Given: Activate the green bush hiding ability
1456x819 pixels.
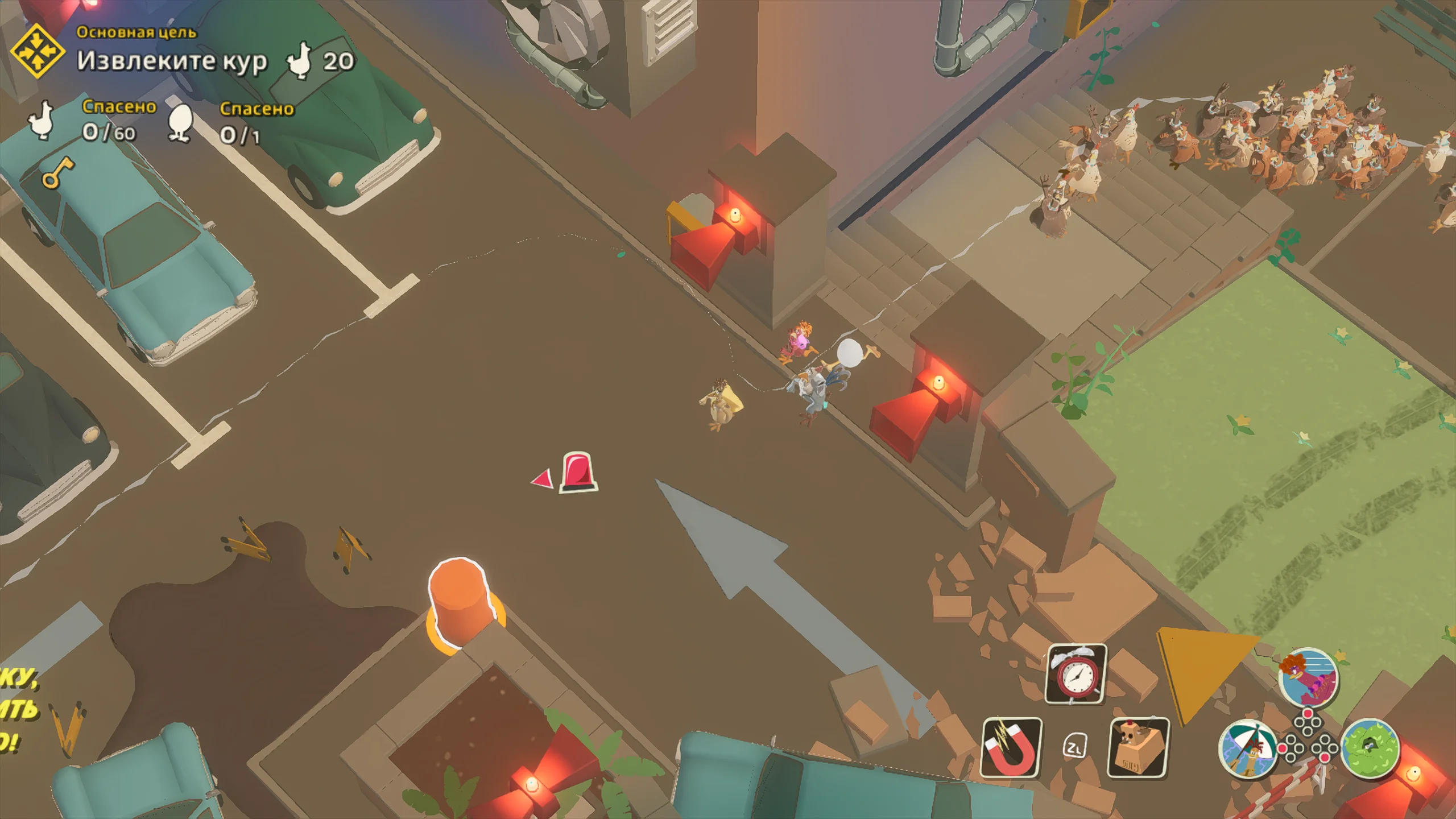Looking at the screenshot, I should (x=1370, y=747).
